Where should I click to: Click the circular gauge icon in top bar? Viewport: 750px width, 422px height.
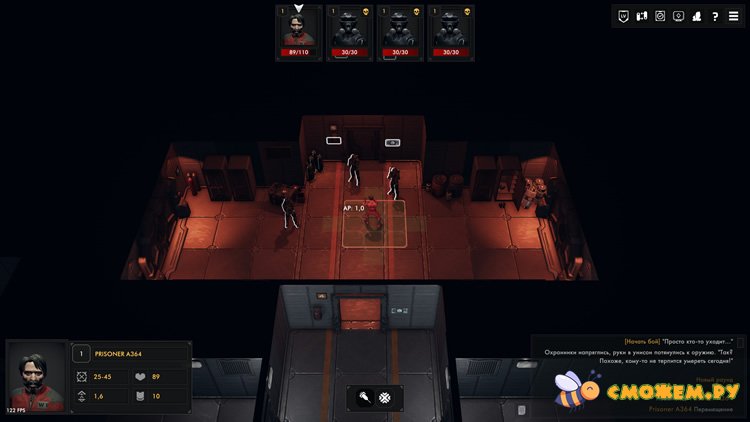point(660,16)
